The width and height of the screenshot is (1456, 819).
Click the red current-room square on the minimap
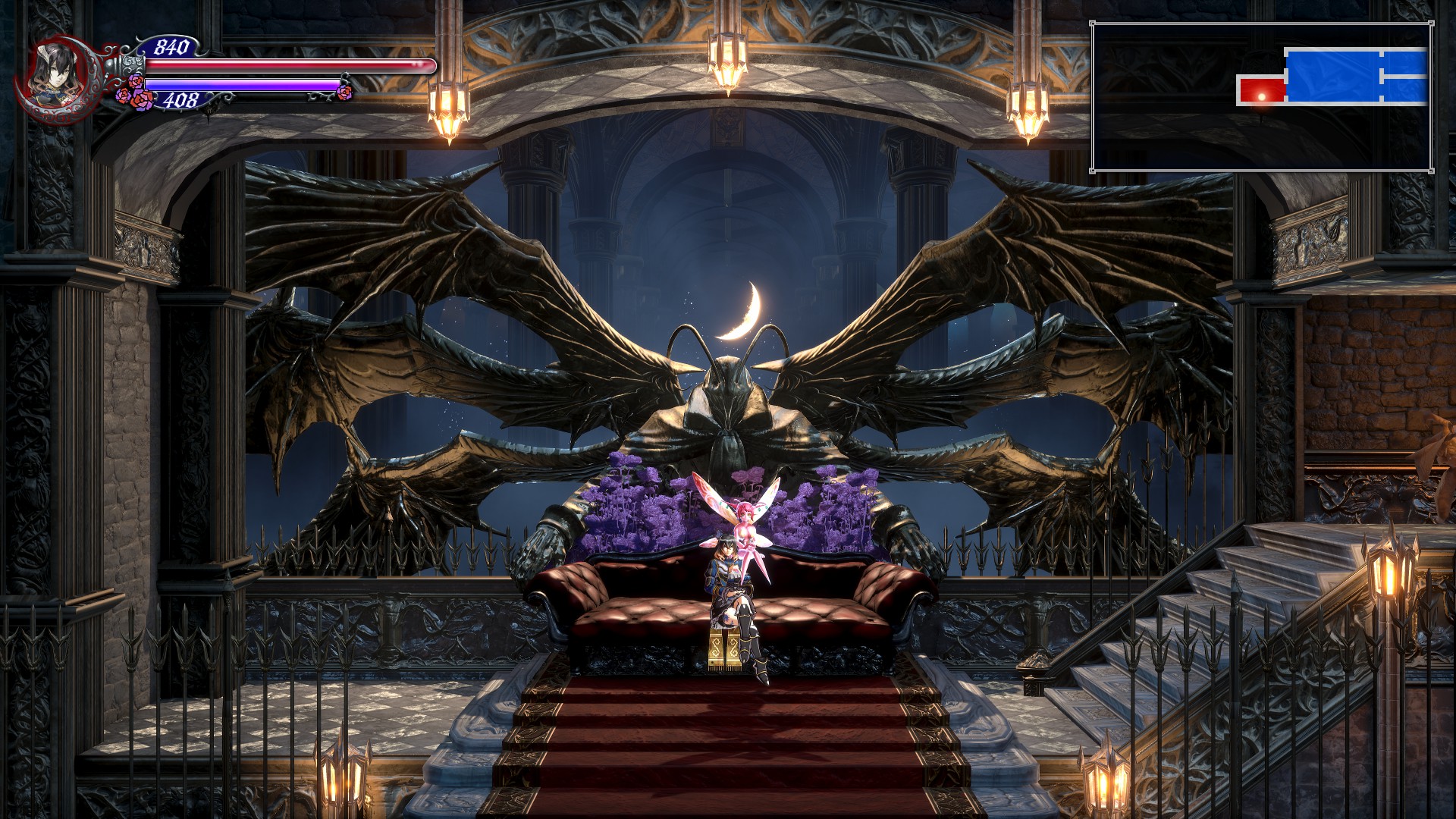click(x=1260, y=87)
